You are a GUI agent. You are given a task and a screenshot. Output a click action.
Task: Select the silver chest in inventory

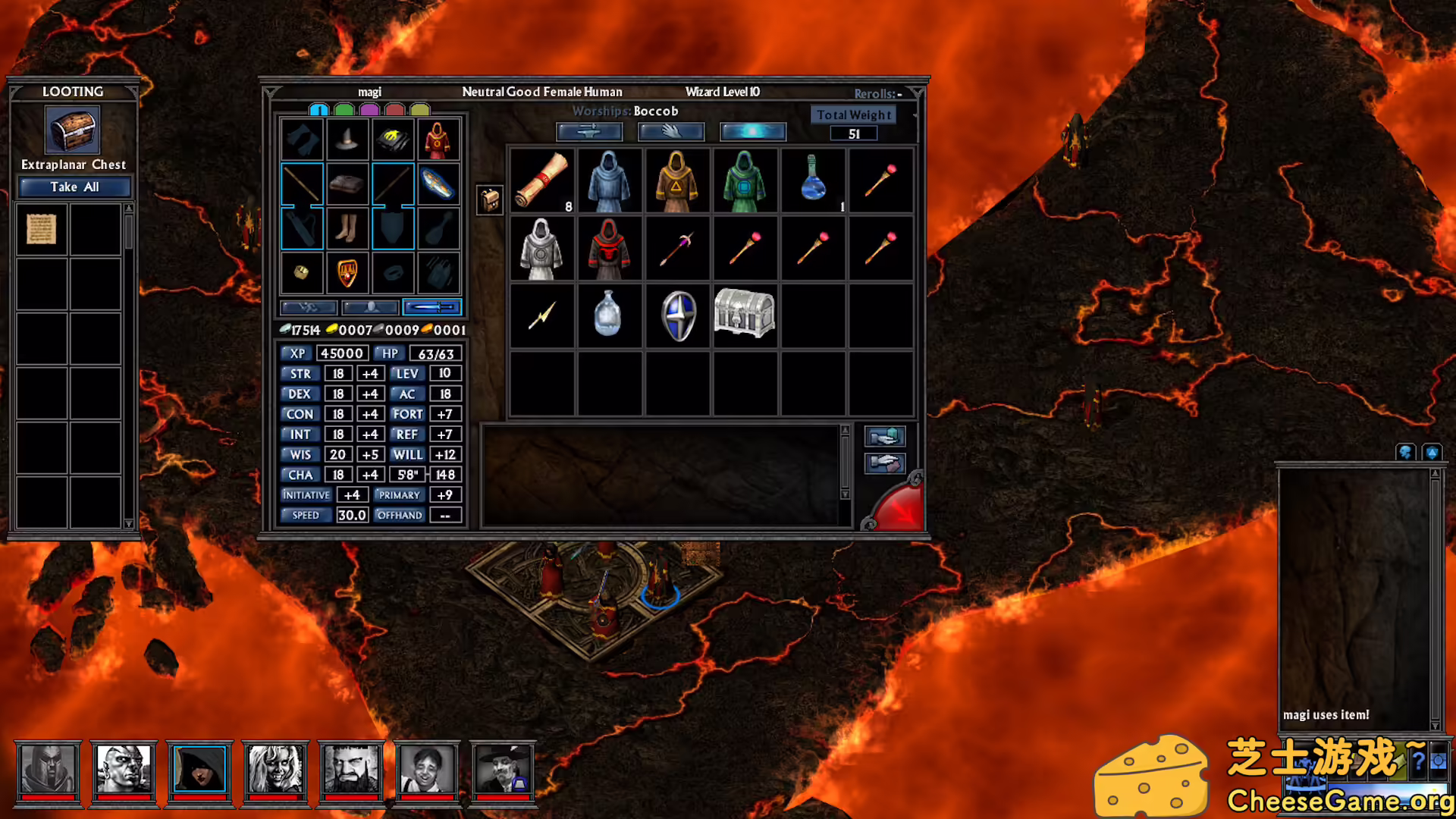pos(744,312)
